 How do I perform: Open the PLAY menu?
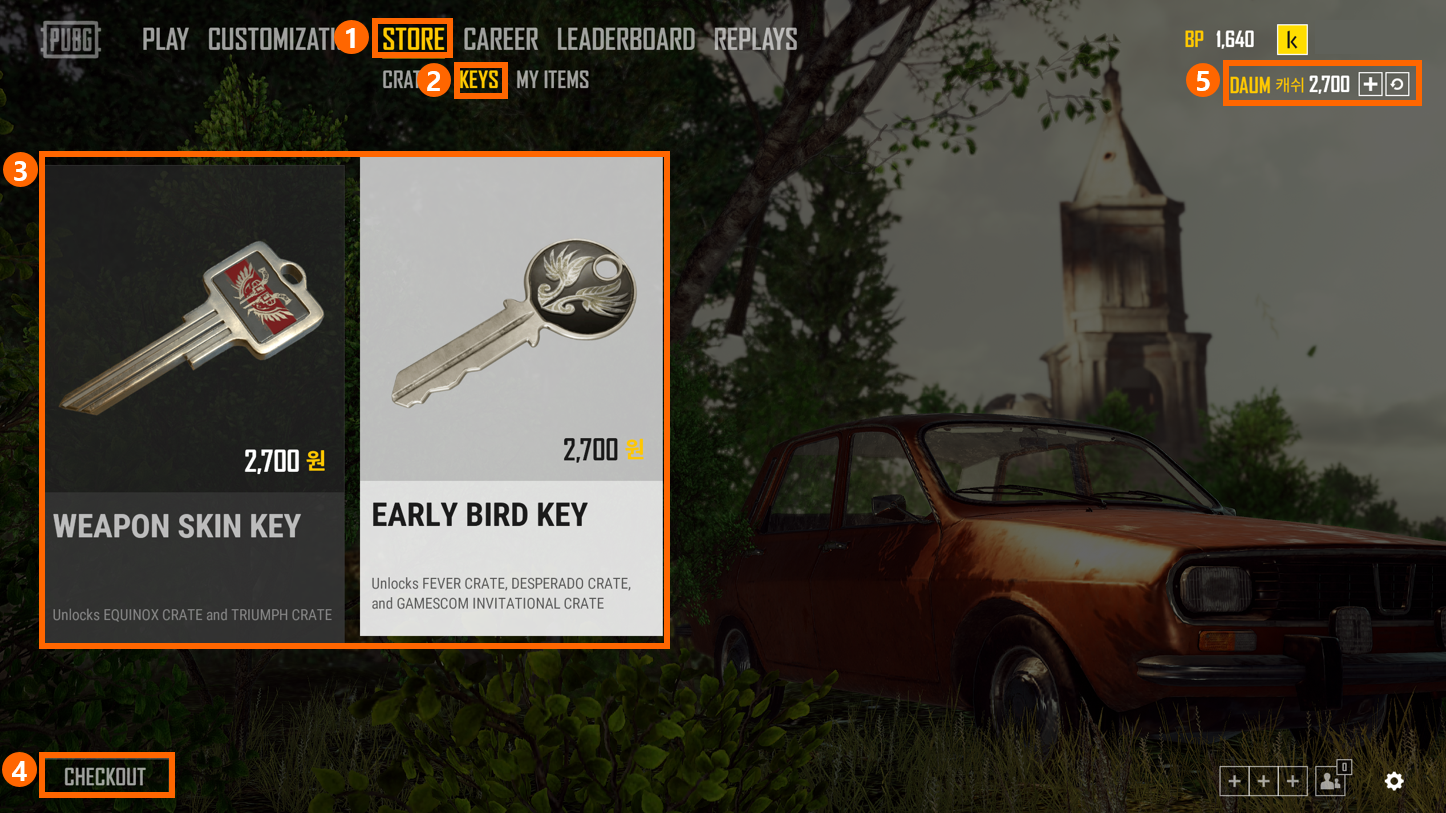tap(165, 40)
